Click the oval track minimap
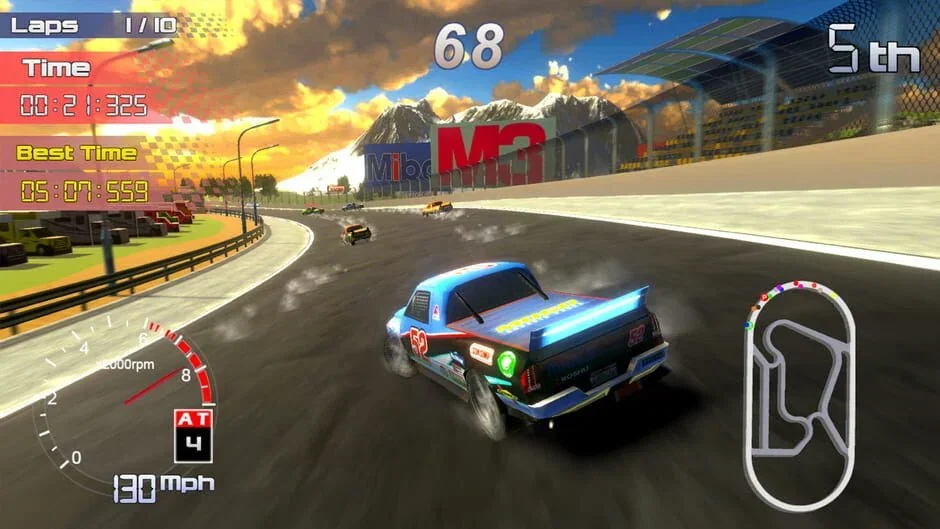 click(799, 395)
